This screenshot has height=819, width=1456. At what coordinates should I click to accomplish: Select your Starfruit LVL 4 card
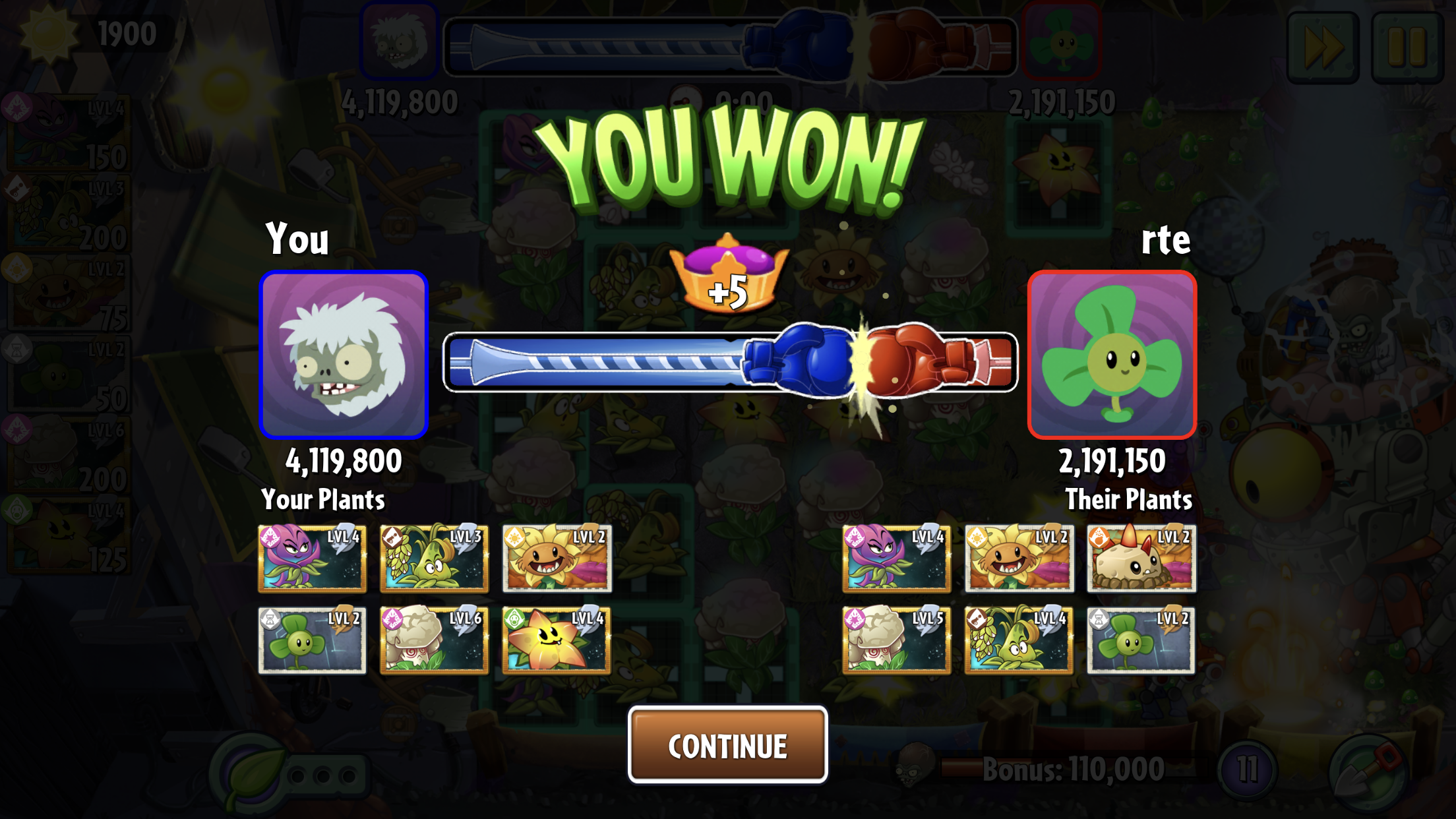tap(557, 640)
